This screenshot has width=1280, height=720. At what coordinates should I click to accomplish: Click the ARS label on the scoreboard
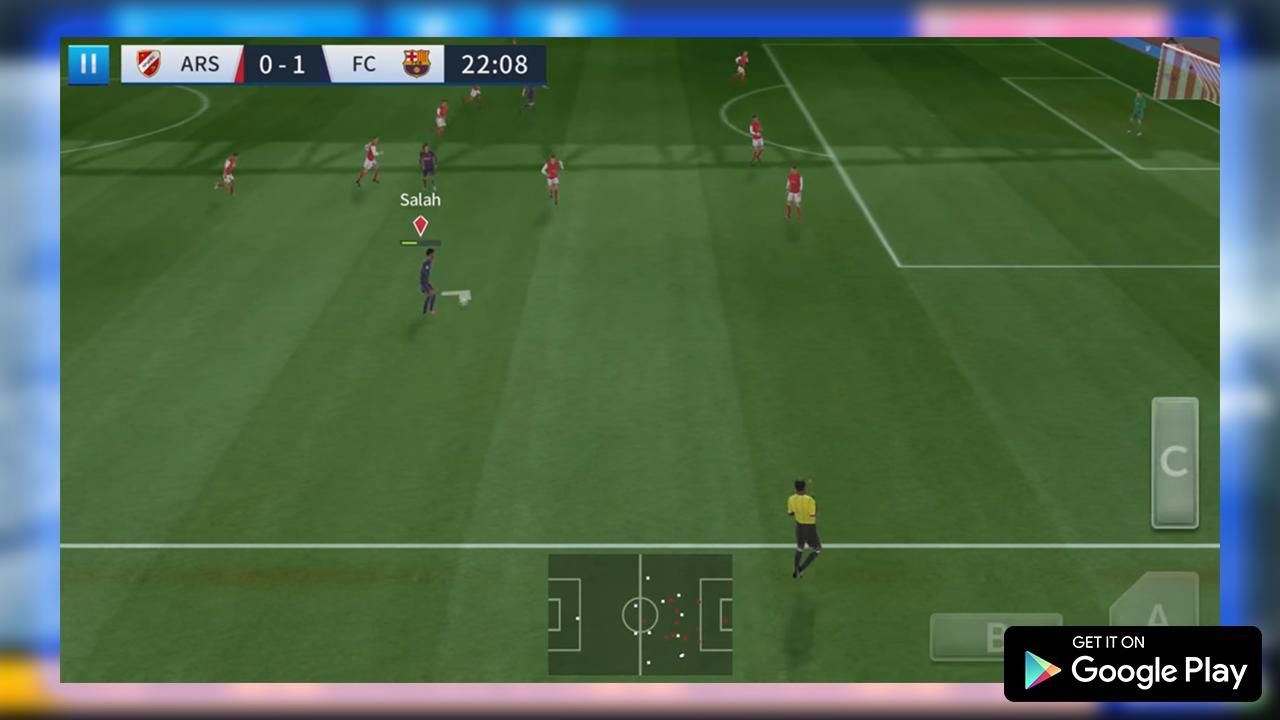200,64
